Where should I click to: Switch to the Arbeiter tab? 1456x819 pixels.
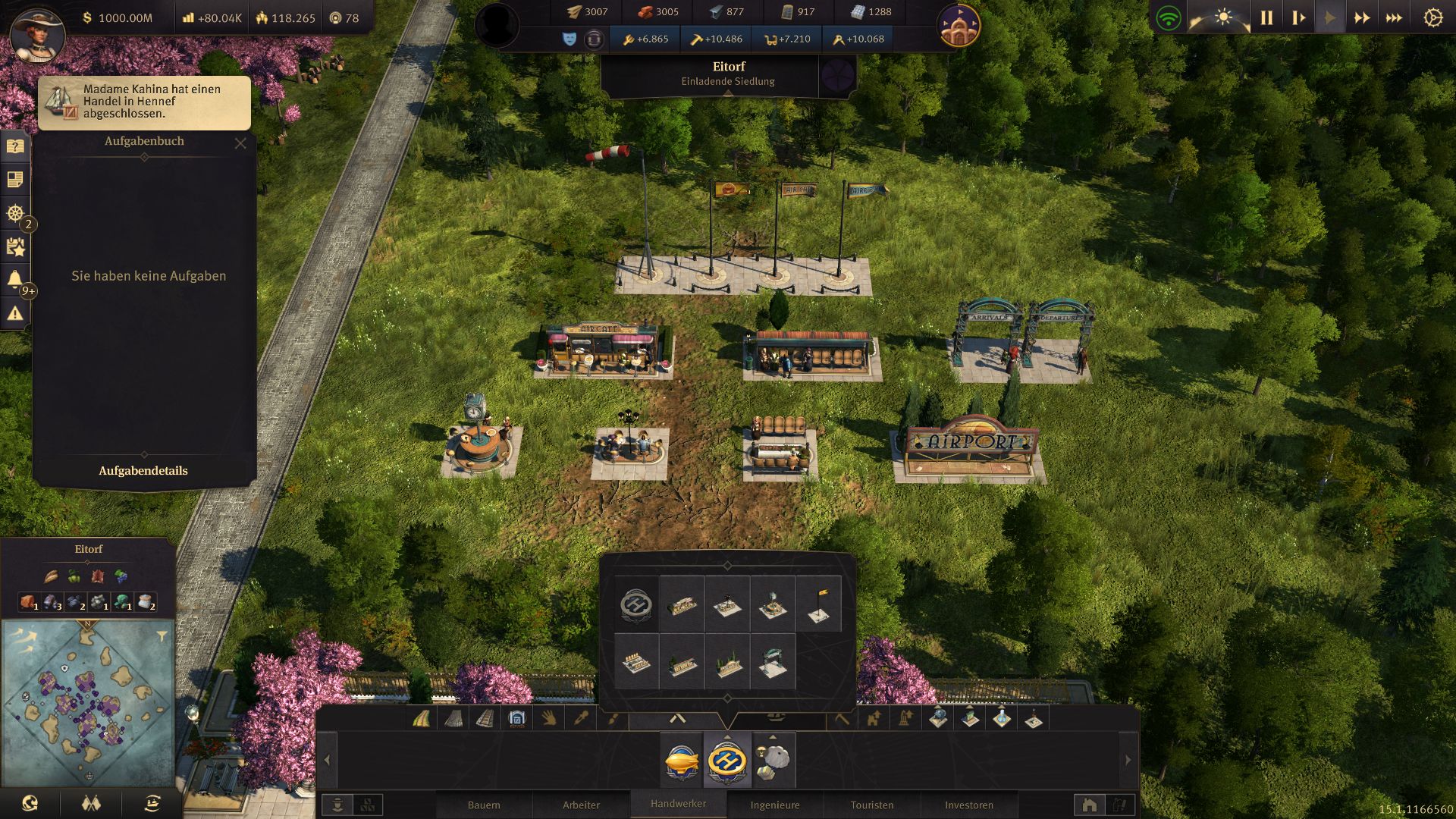(581, 805)
